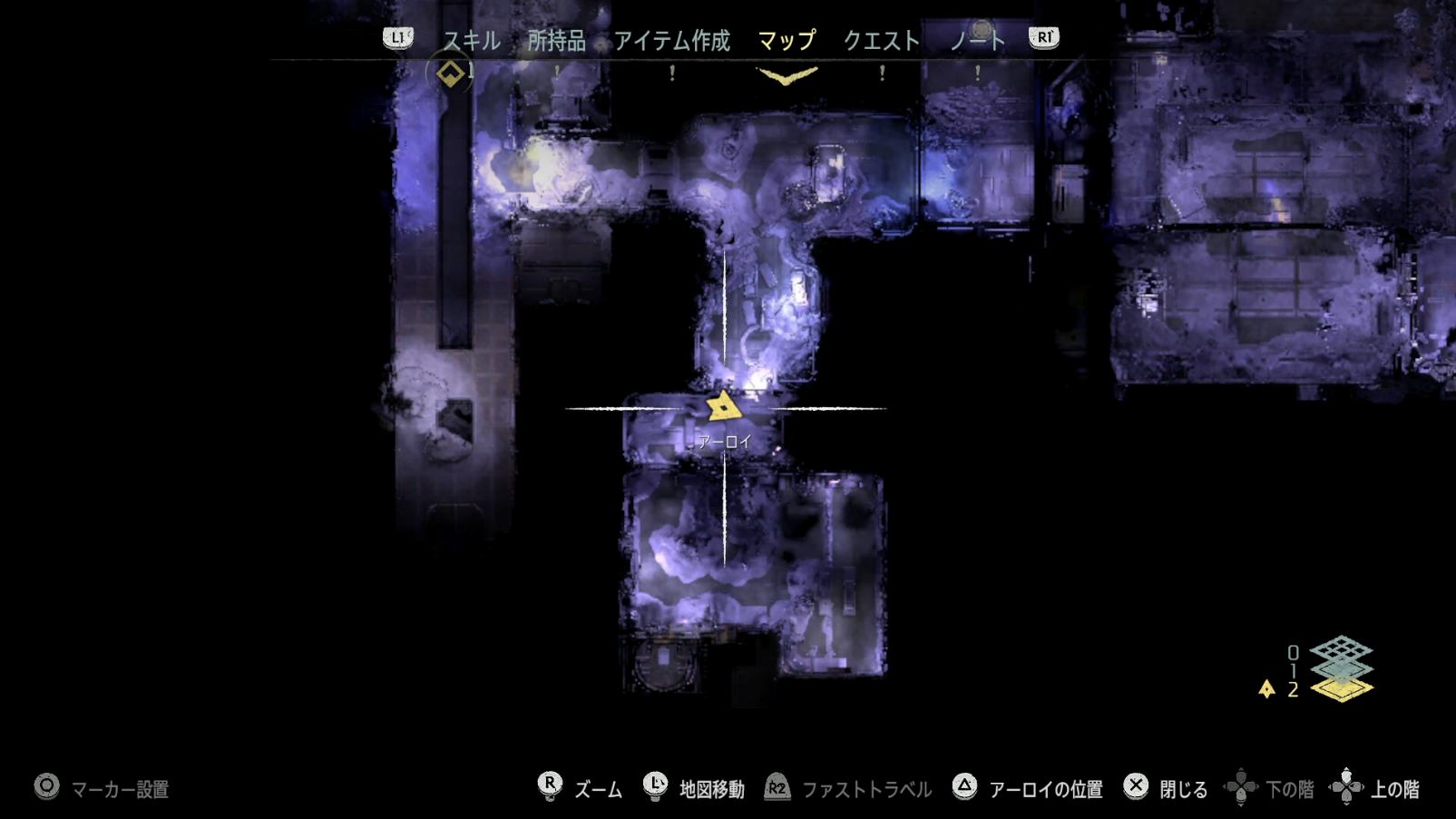Click the L3 地図移動 stick icon

pyautogui.click(x=656, y=785)
